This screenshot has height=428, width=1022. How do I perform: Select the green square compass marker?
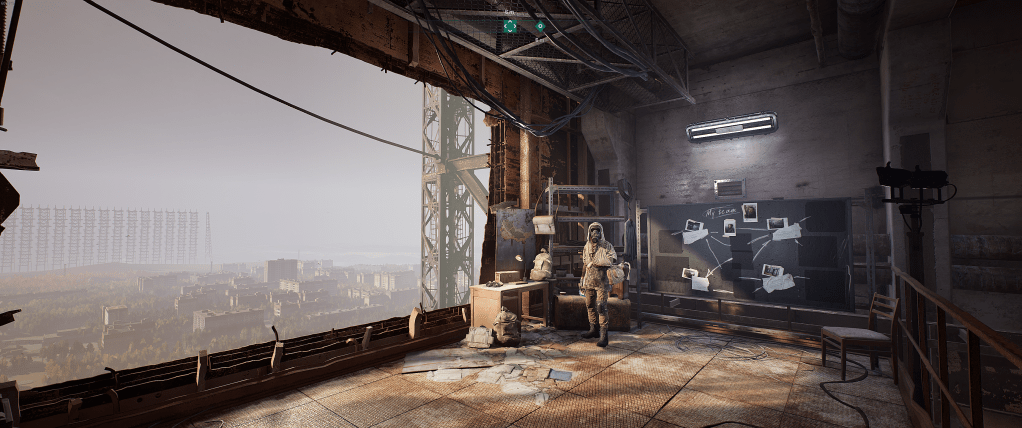point(510,26)
